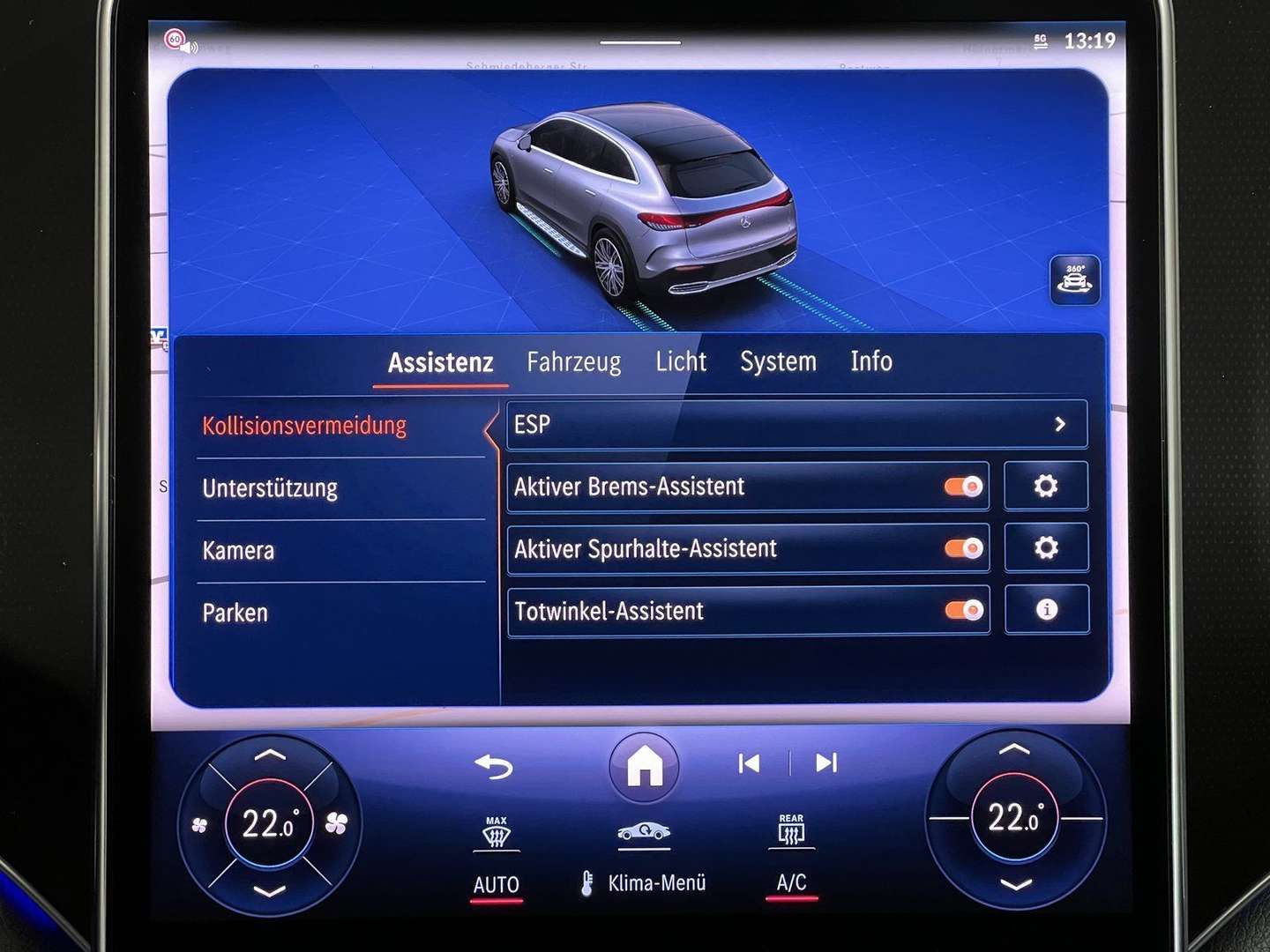Tap the Home button on the bottom bar
The width and height of the screenshot is (1270, 952).
[x=645, y=766]
